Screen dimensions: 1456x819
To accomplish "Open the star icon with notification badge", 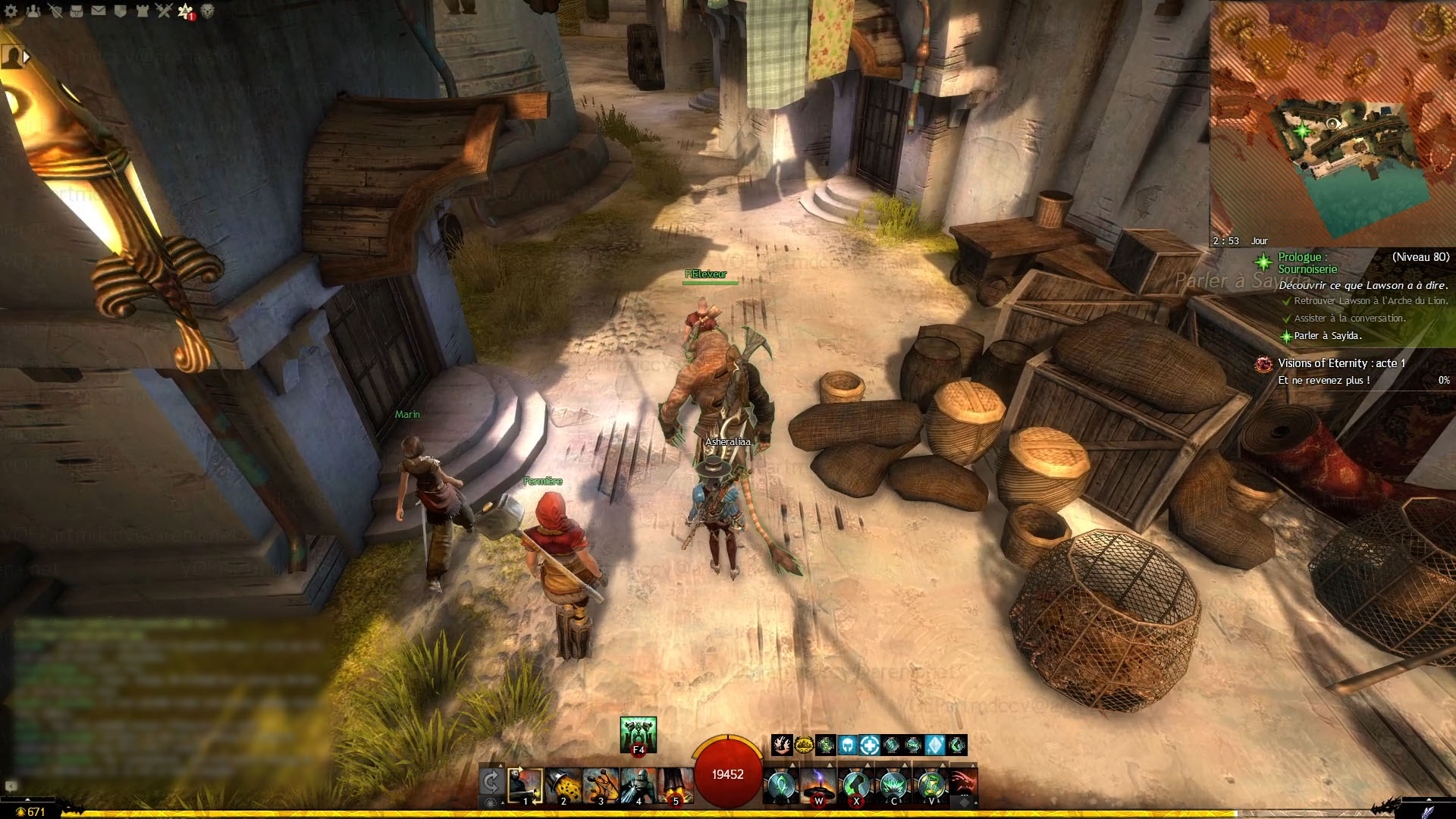I will coord(186,11).
